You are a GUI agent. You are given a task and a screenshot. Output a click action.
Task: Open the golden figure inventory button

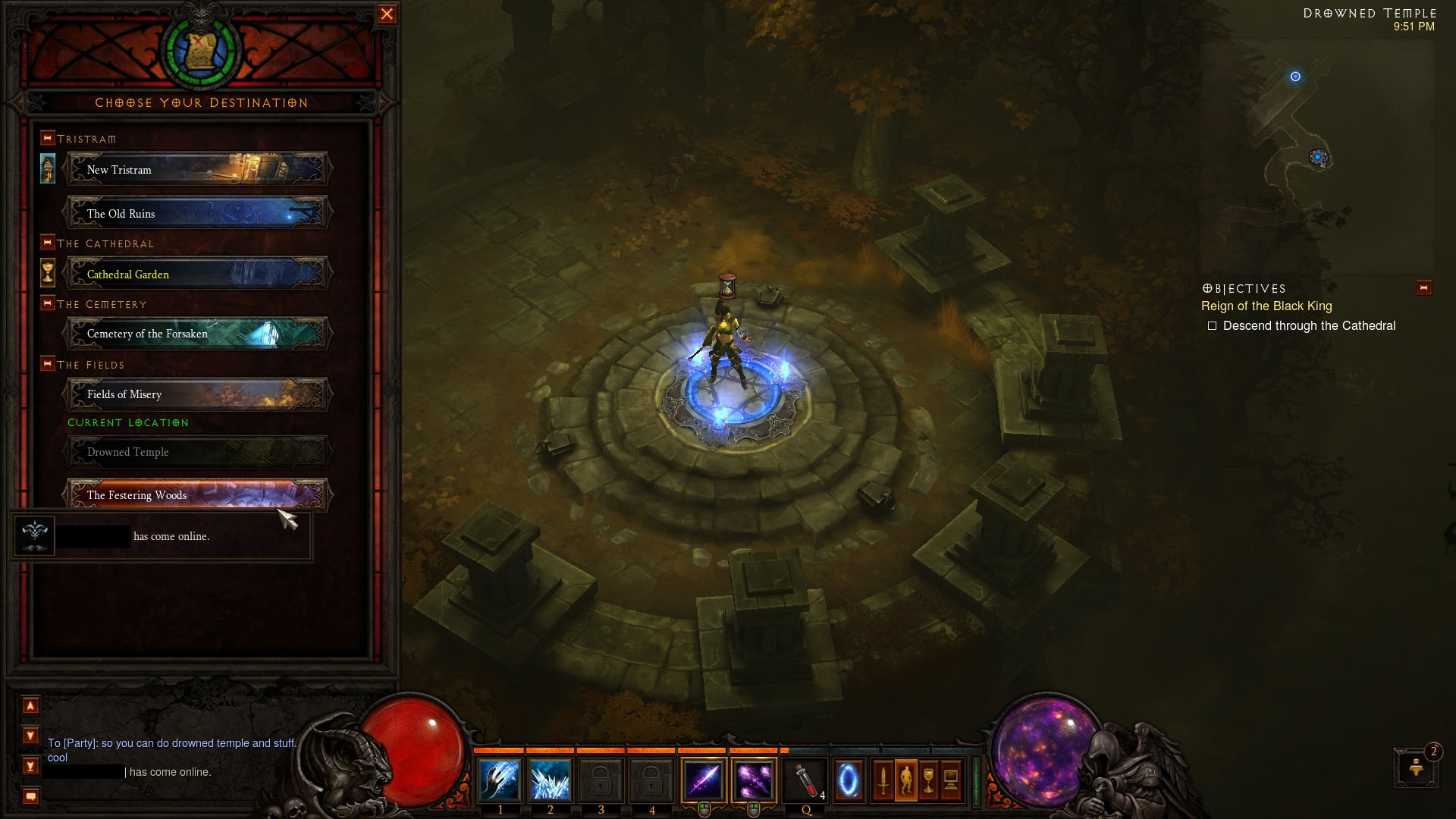[905, 780]
